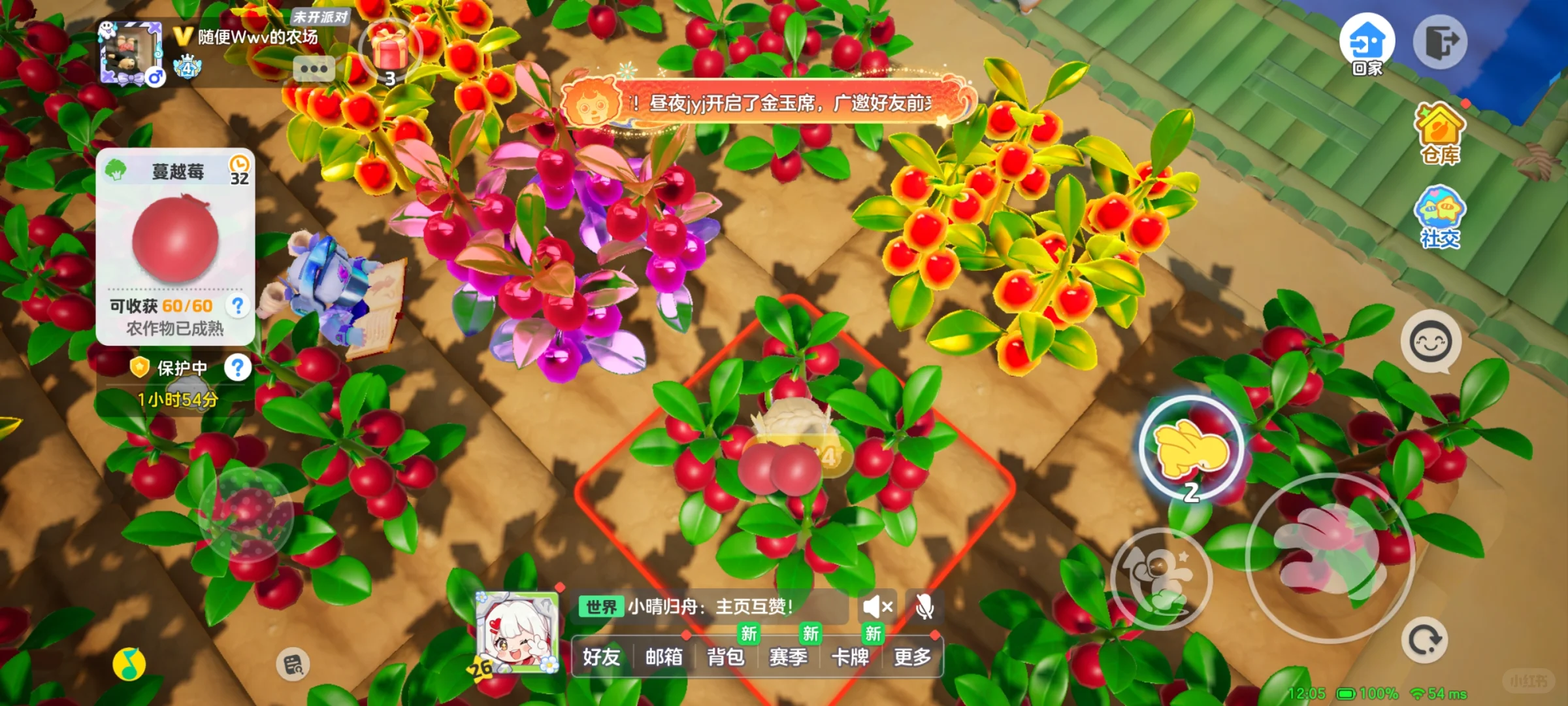Click the exit door icon
The width and height of the screenshot is (1568, 706).
[1440, 43]
